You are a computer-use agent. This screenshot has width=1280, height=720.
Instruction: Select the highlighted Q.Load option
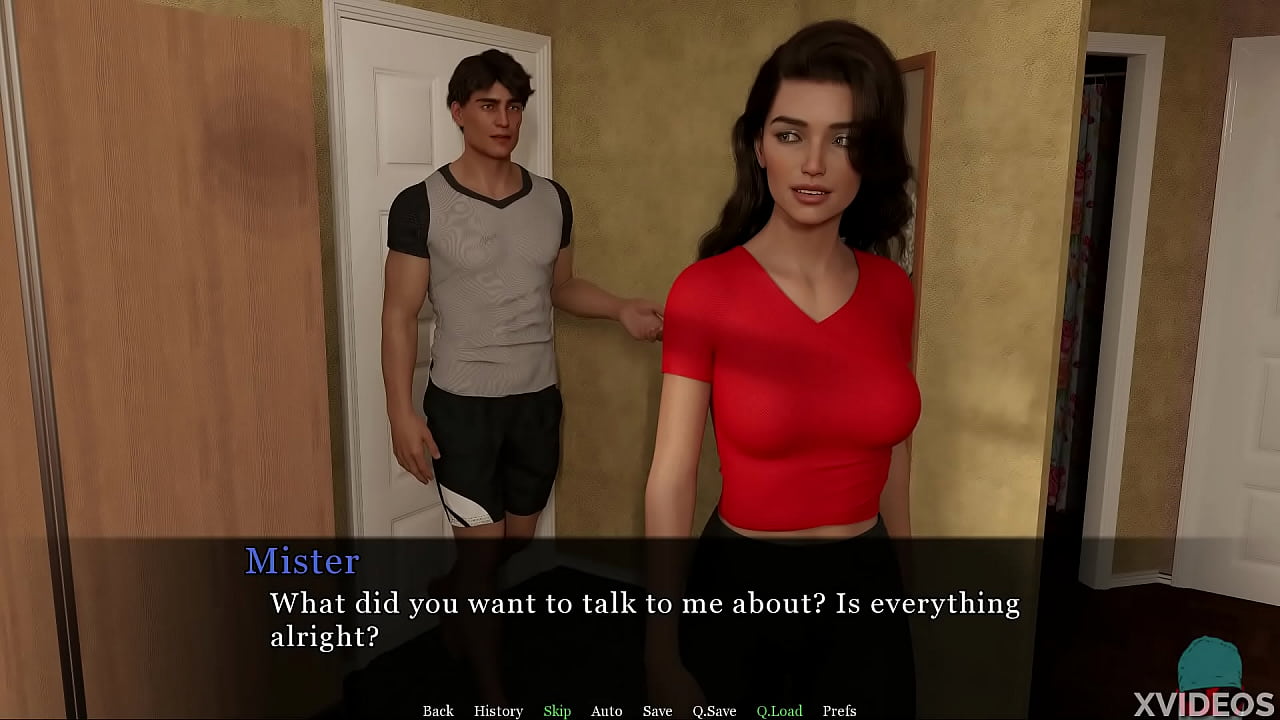(x=779, y=710)
